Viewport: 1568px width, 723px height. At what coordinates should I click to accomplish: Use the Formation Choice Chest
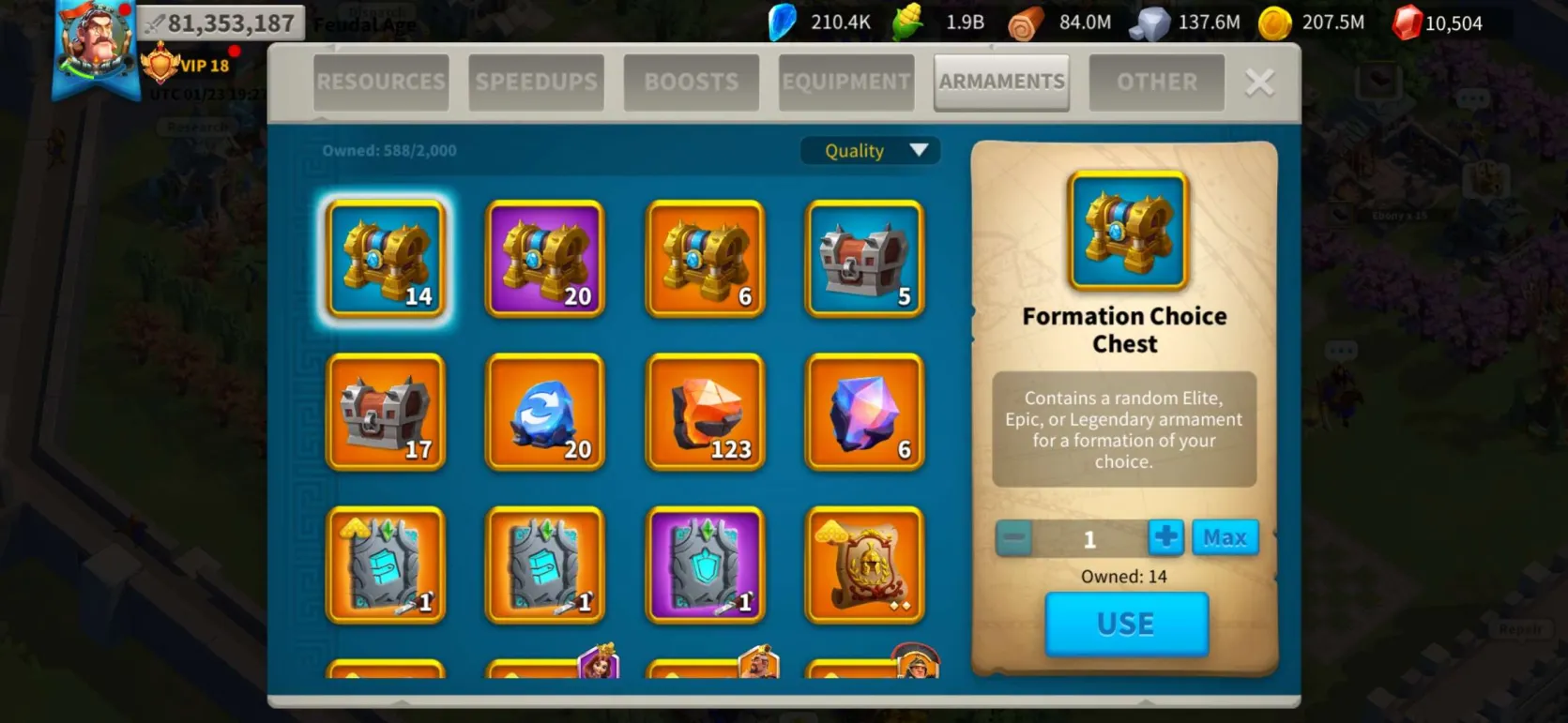click(x=1126, y=624)
